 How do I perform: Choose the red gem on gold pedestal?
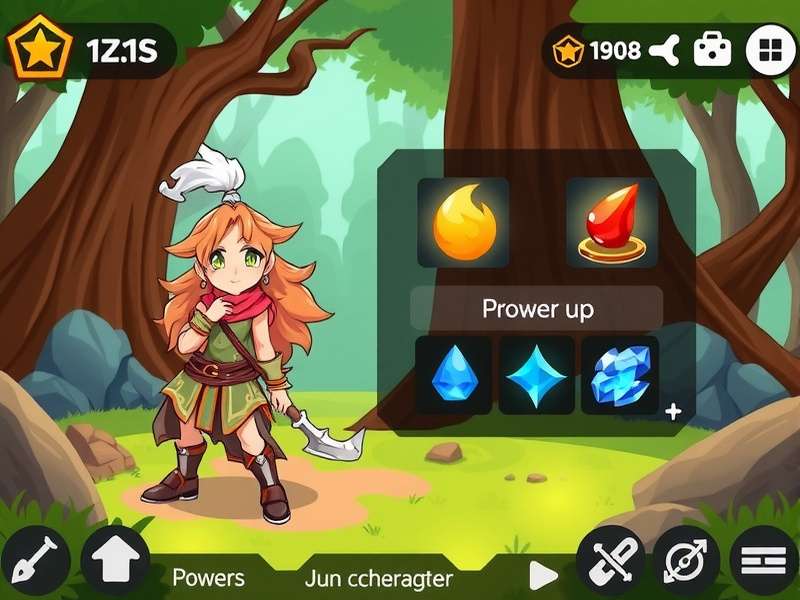pyautogui.click(x=612, y=222)
